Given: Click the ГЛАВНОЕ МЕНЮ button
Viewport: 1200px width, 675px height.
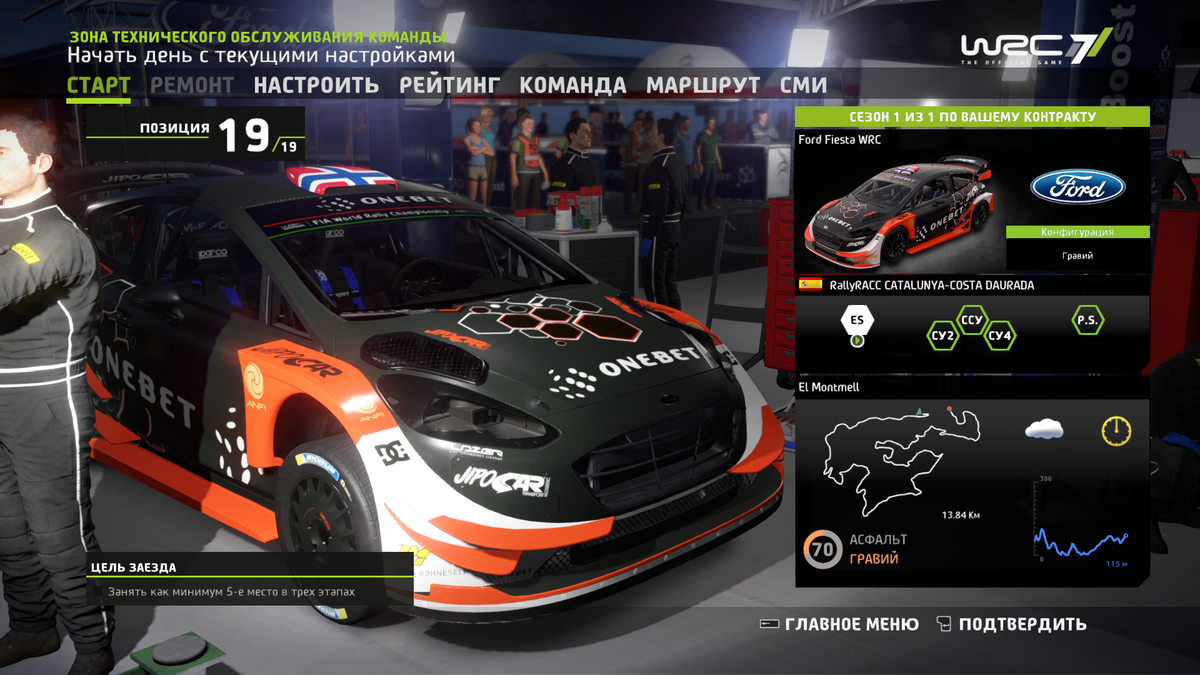Looking at the screenshot, I should pos(839,624).
